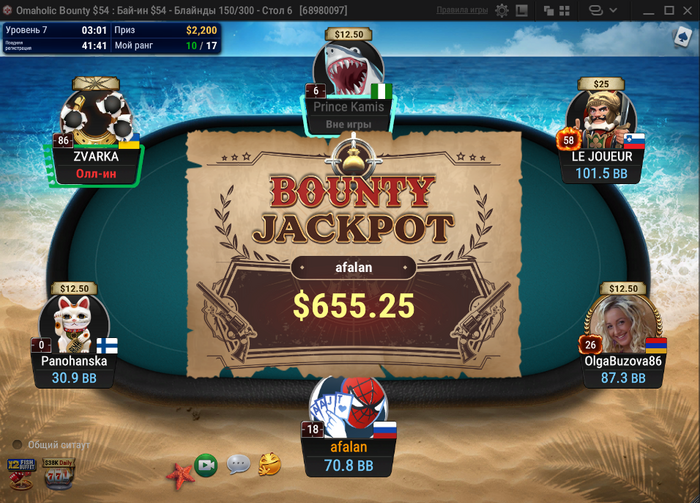Screen dimensions: 700x503
Task: Open the chat speech bubble
Action: pyautogui.click(x=238, y=465)
